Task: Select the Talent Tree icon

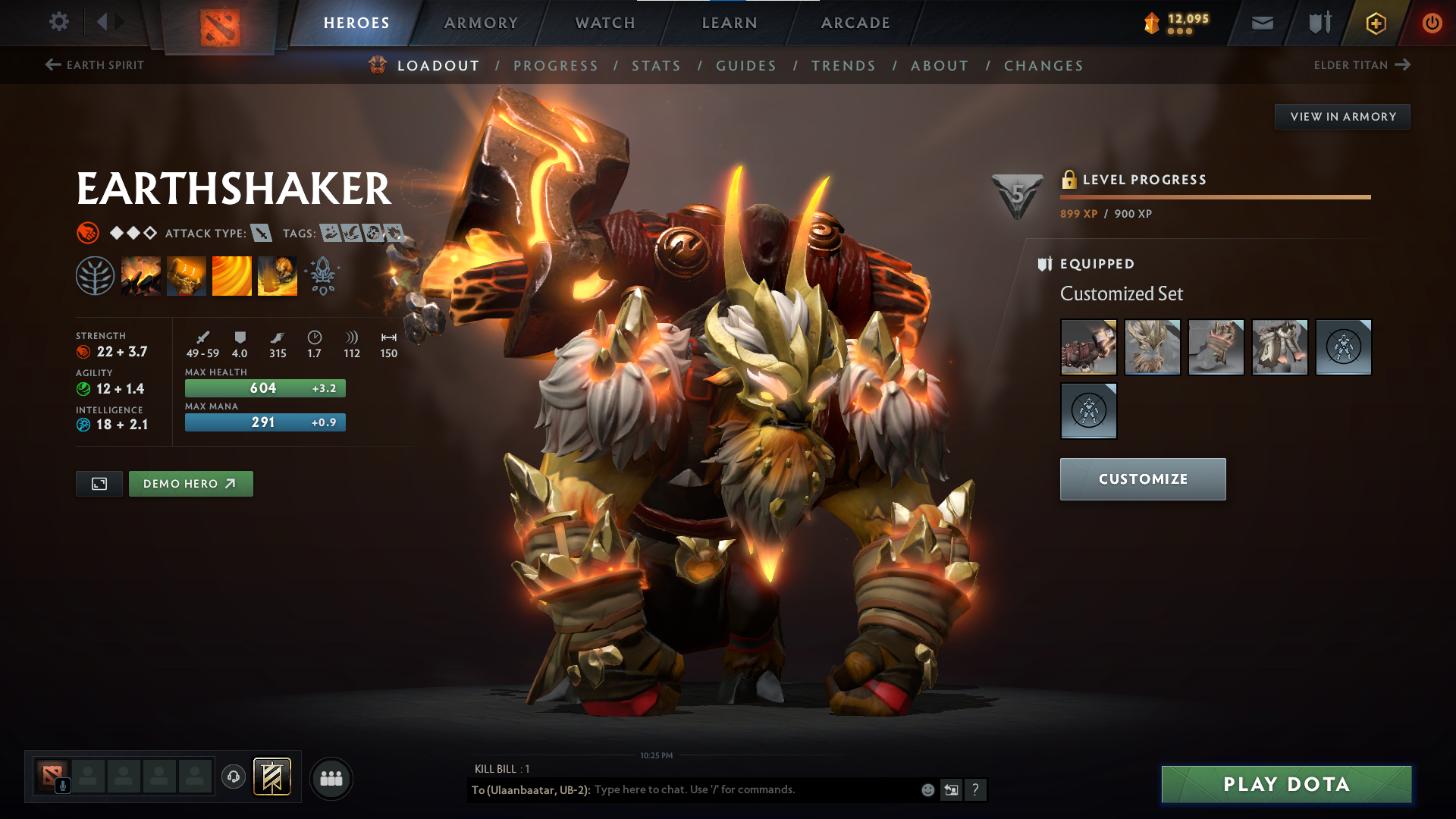Action: tap(96, 275)
